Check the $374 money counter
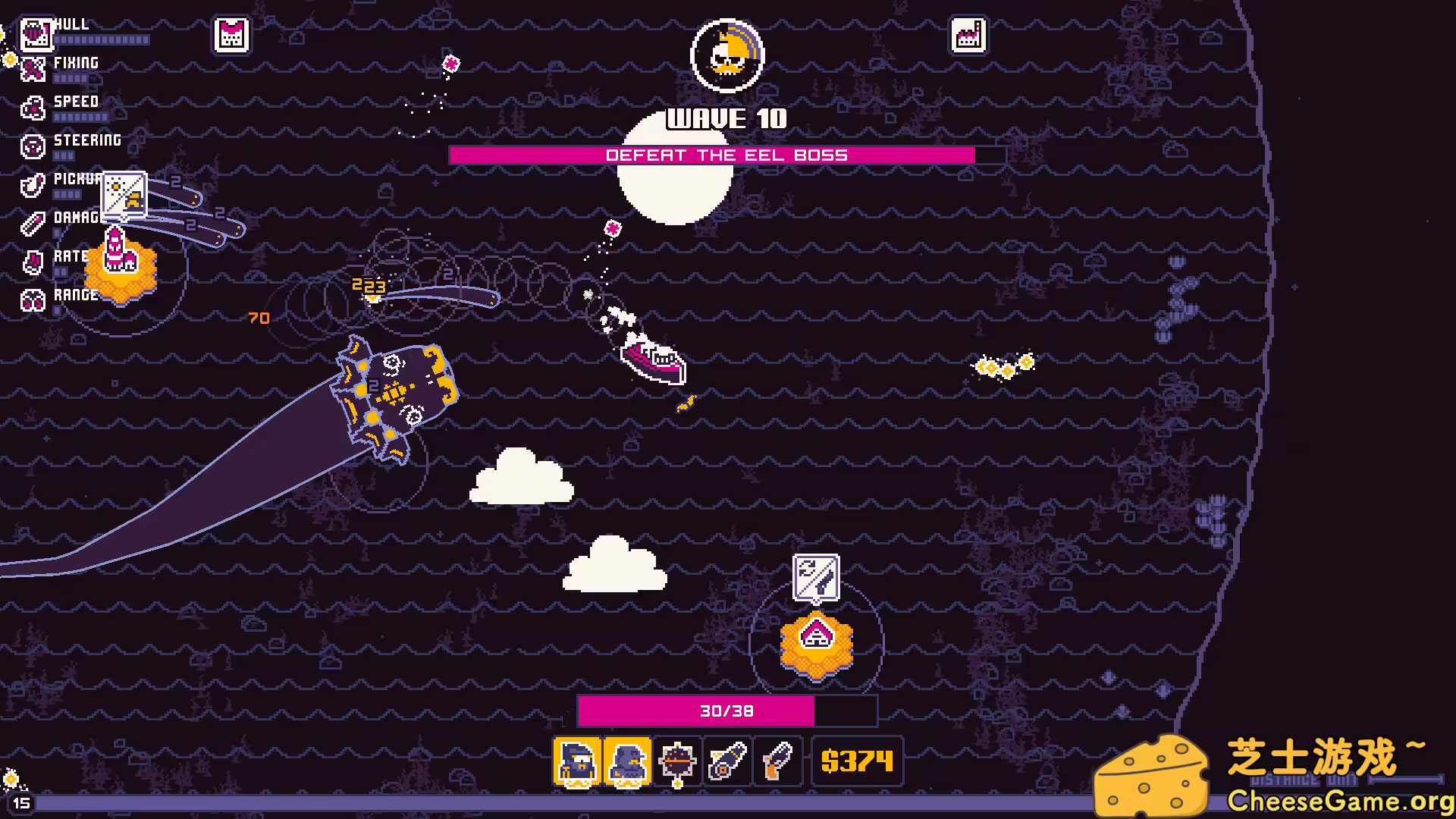This screenshot has width=1456, height=819. (x=857, y=761)
